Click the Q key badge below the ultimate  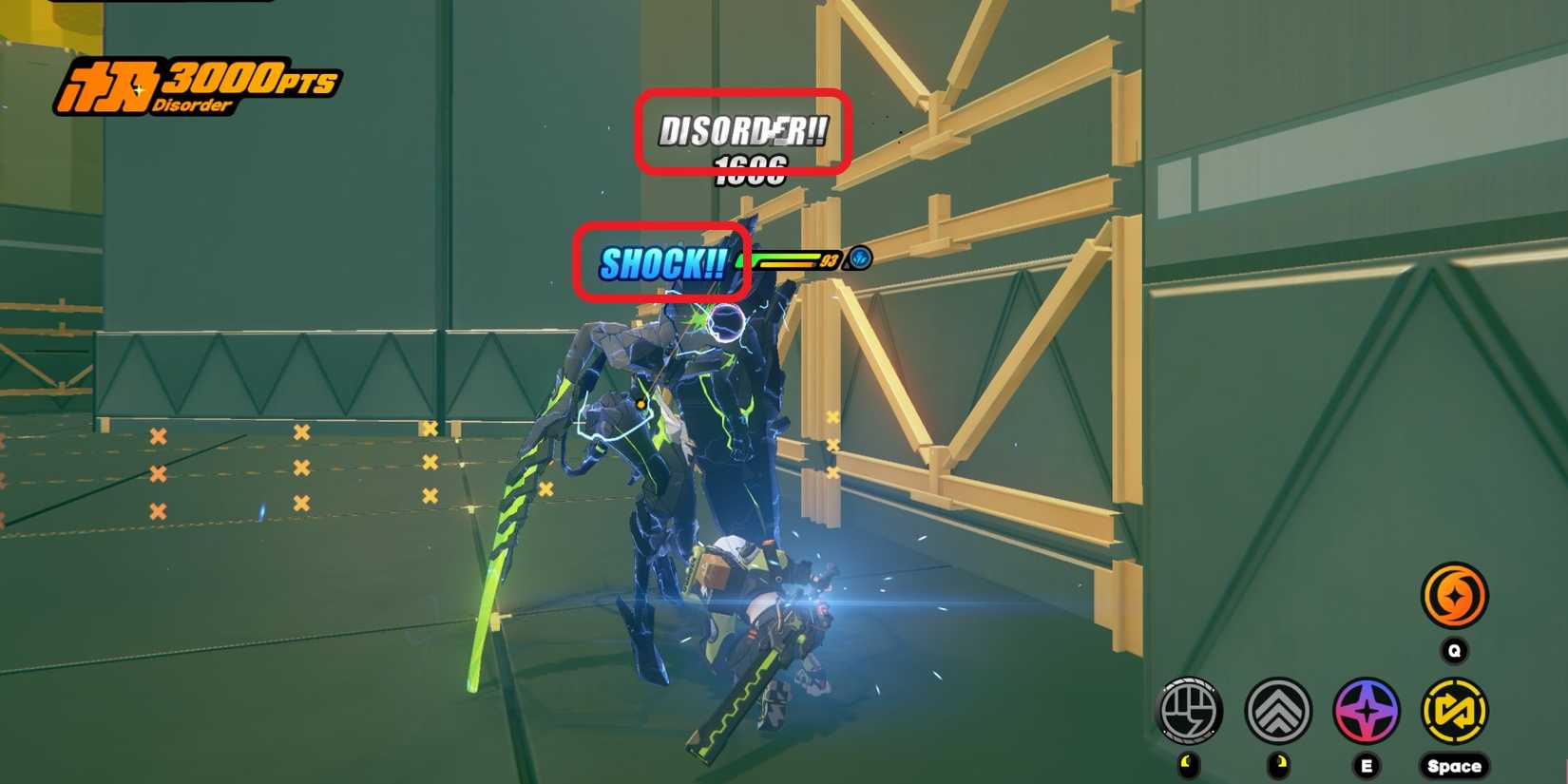[x=1453, y=651]
